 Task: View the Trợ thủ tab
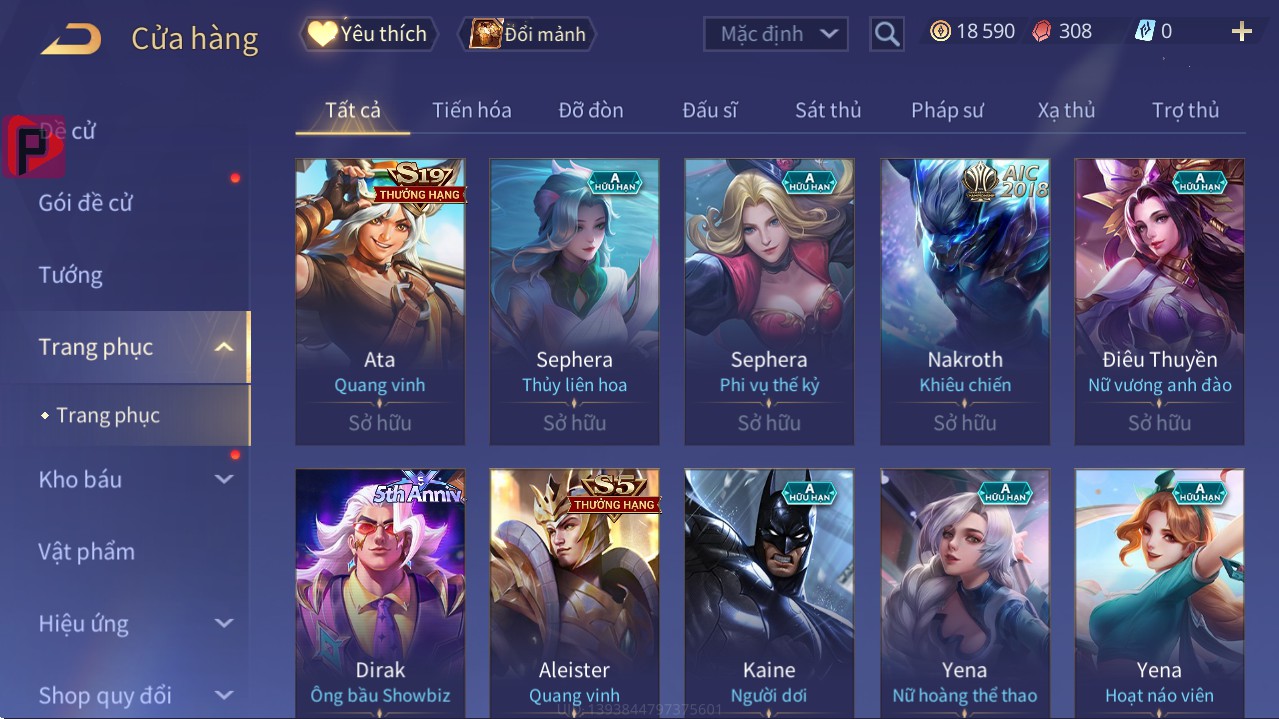(1185, 110)
